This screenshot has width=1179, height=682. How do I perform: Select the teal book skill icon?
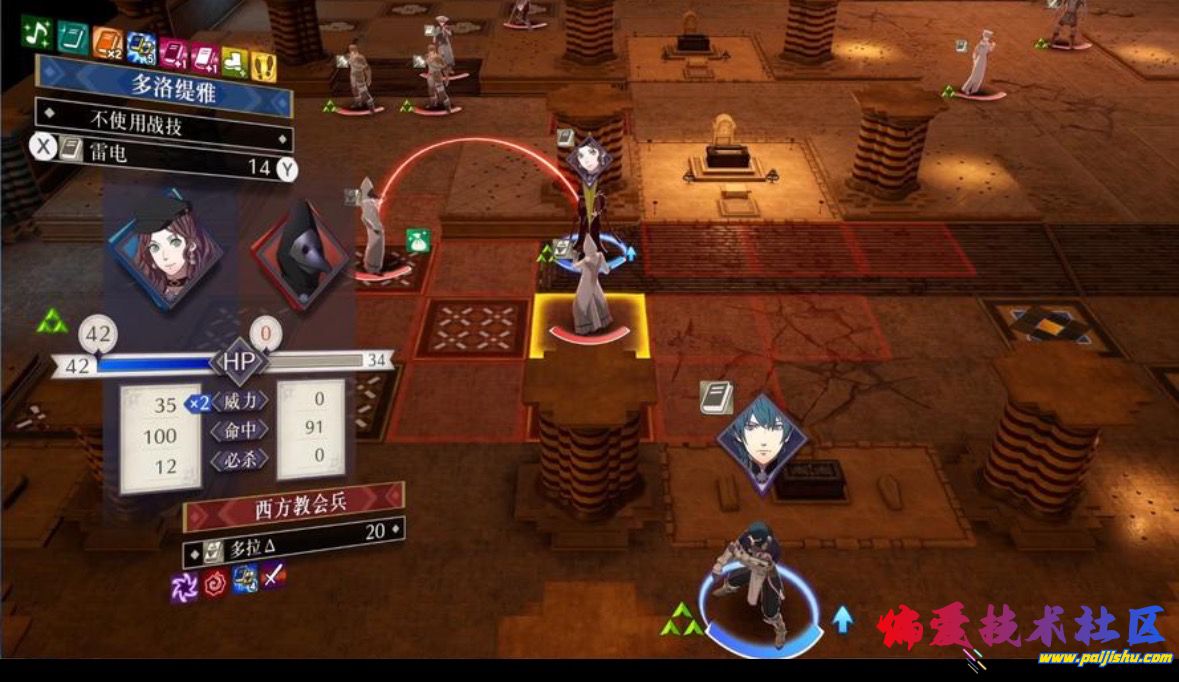click(x=72, y=38)
